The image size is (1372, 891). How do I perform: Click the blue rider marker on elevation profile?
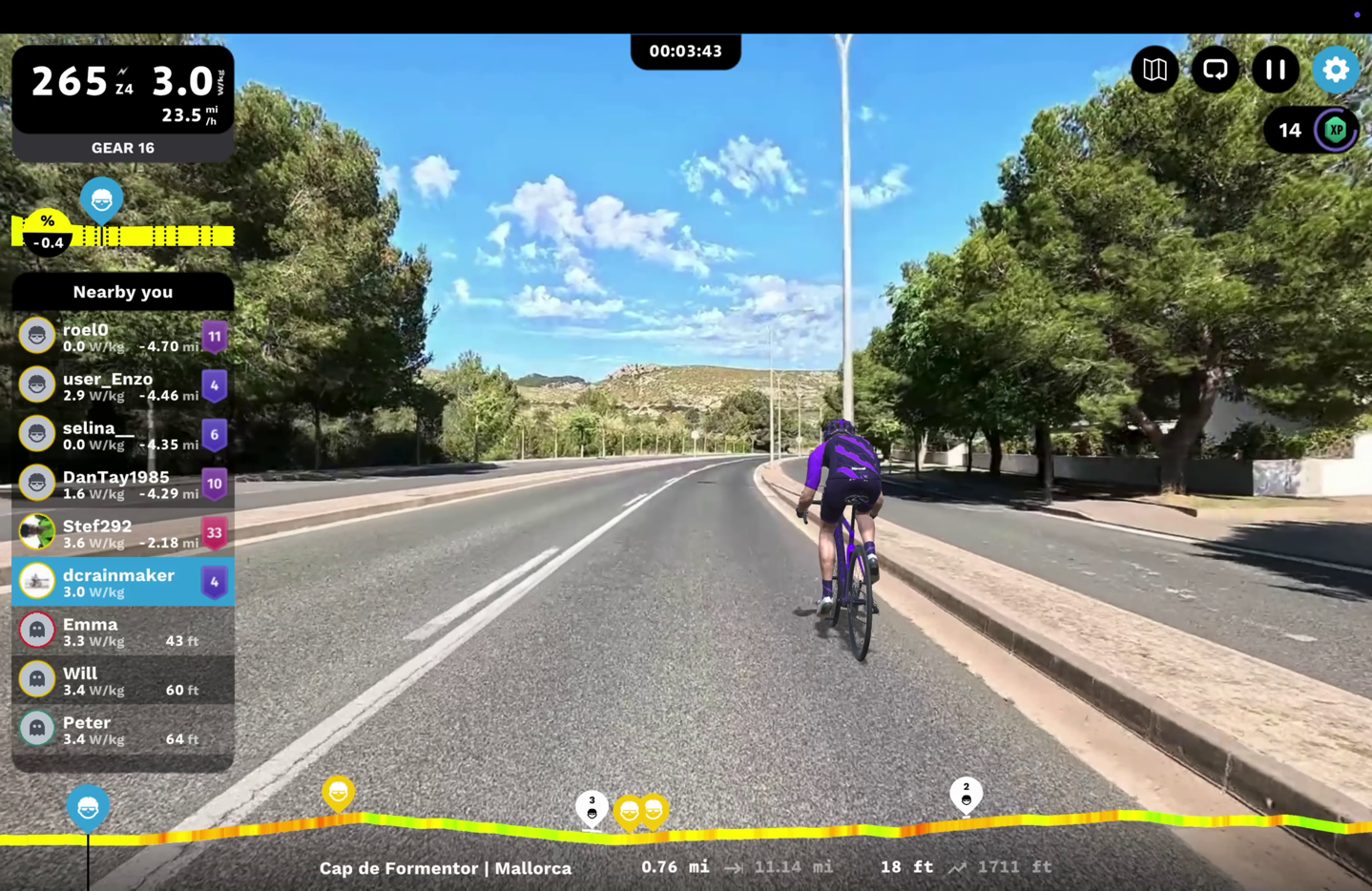[88, 808]
